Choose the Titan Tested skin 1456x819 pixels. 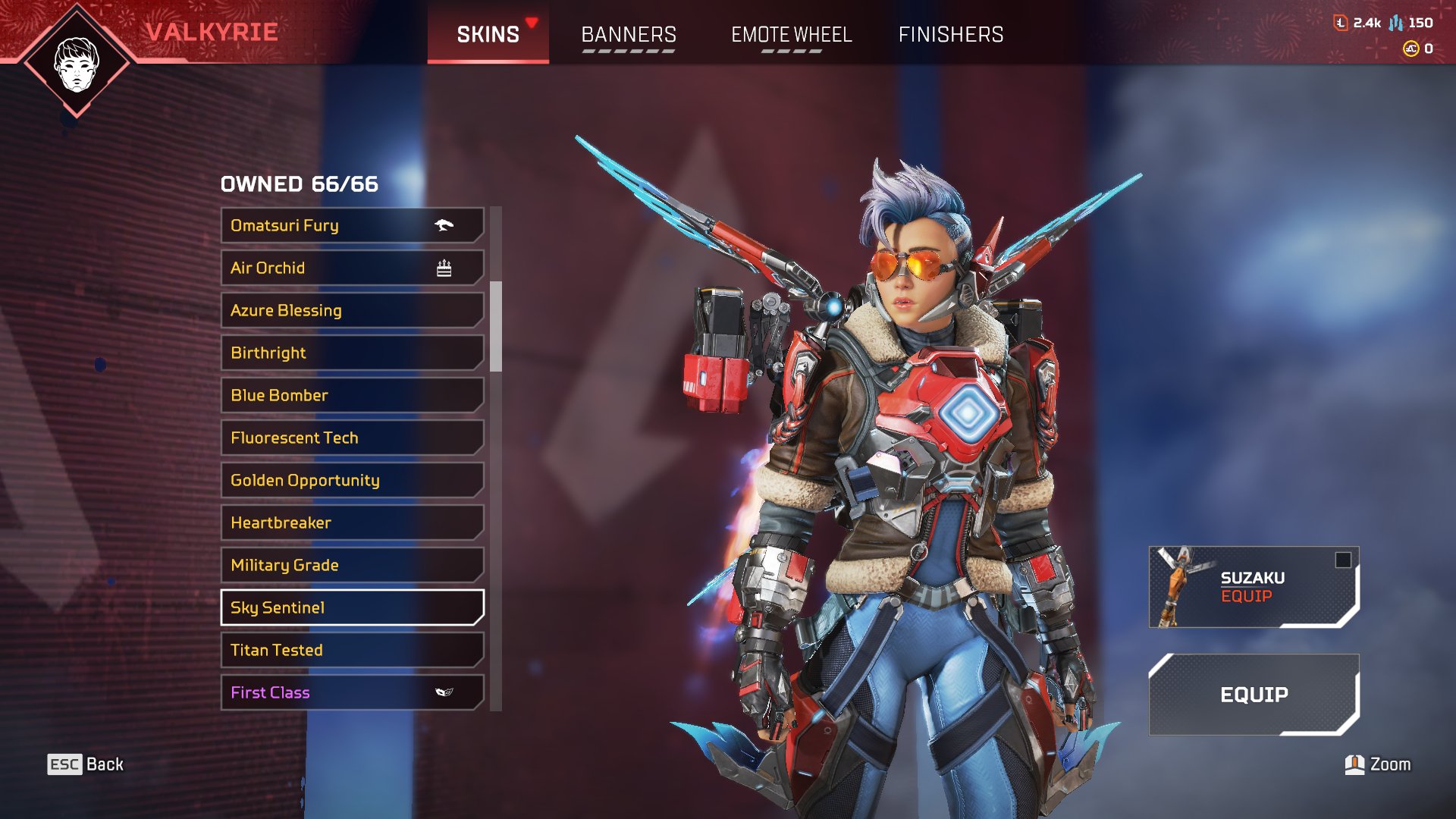coord(352,650)
